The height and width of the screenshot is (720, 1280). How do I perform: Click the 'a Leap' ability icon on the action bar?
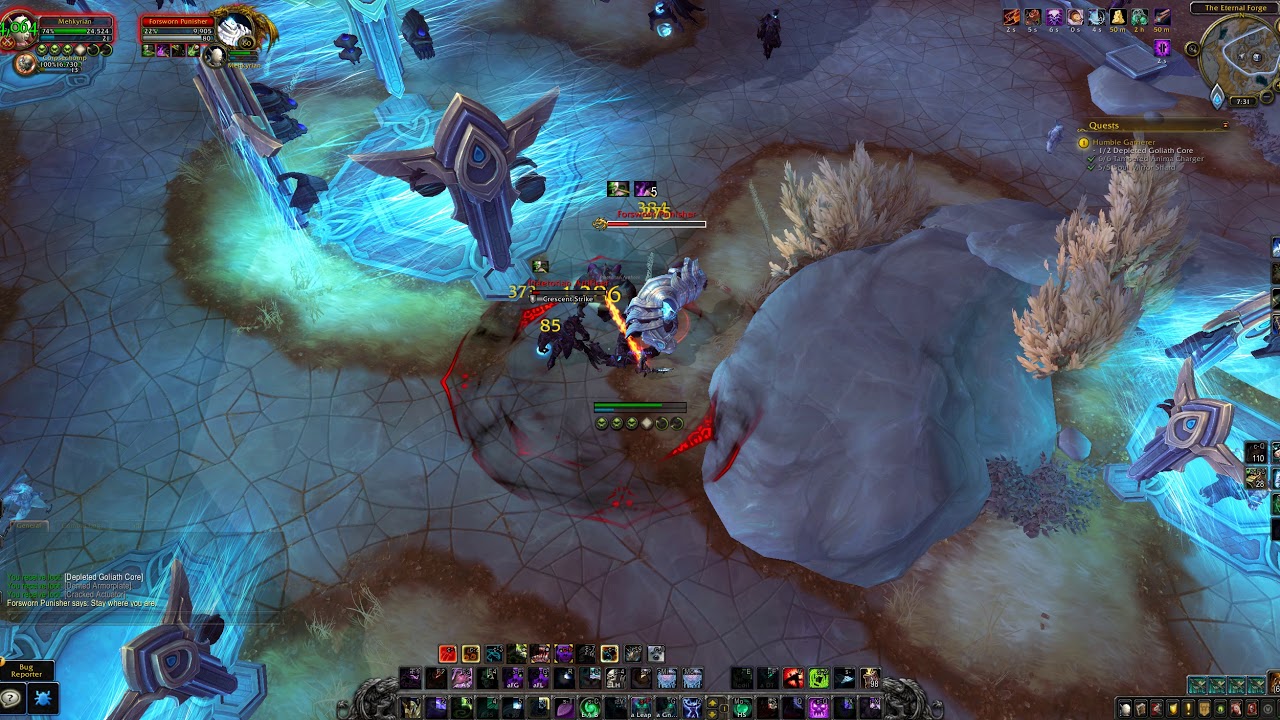click(641, 705)
